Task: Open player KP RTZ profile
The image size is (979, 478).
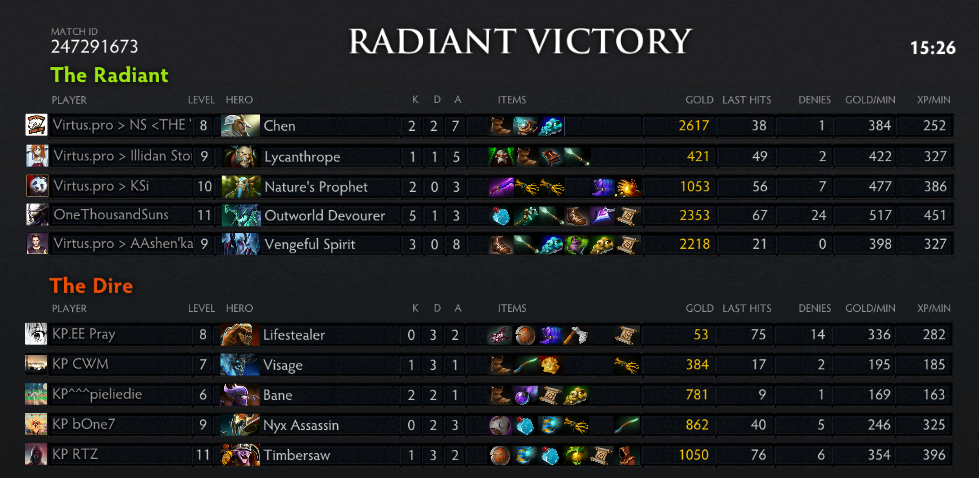Action: [x=76, y=455]
